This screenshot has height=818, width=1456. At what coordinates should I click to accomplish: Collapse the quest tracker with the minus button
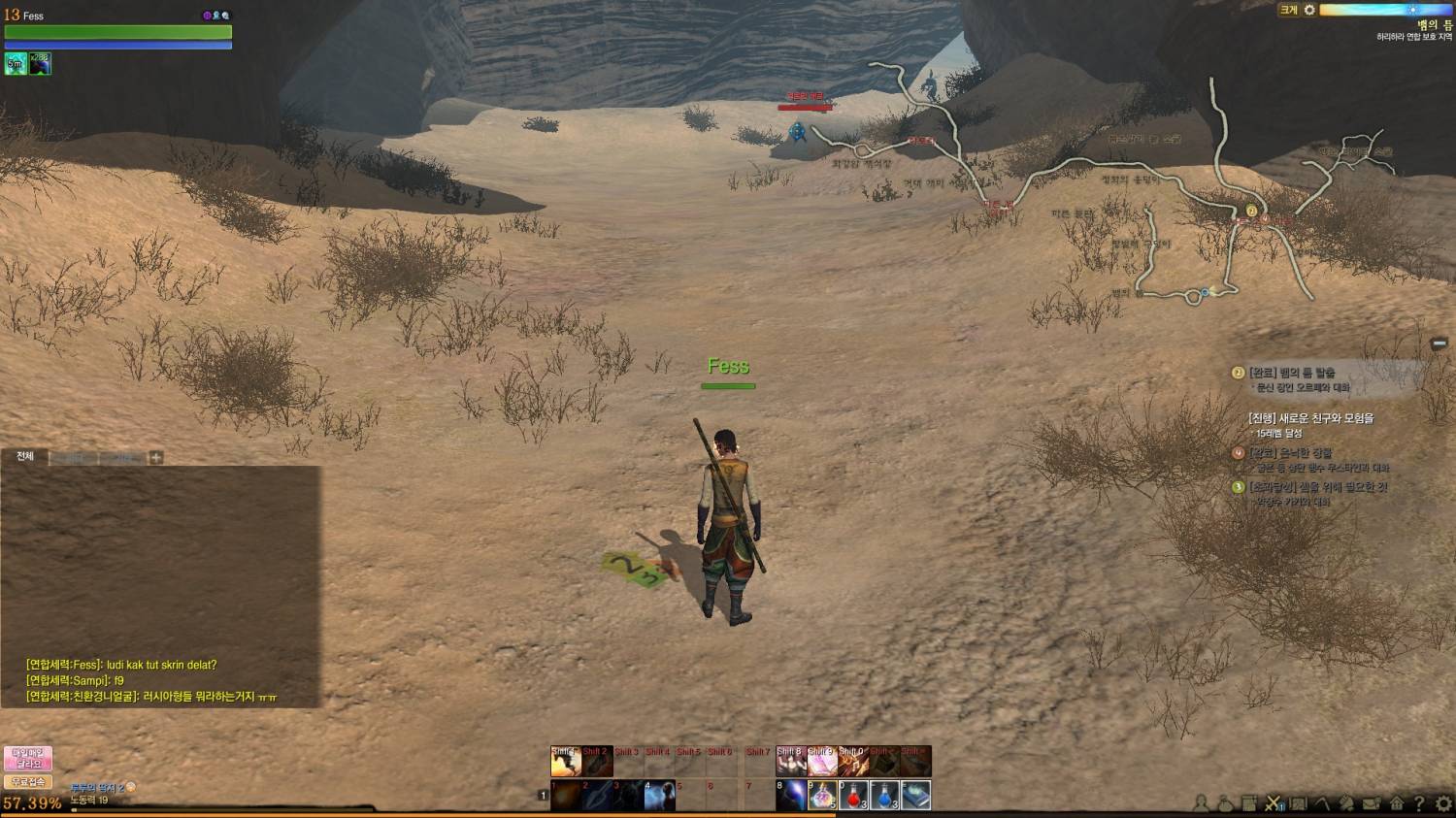click(x=1439, y=344)
